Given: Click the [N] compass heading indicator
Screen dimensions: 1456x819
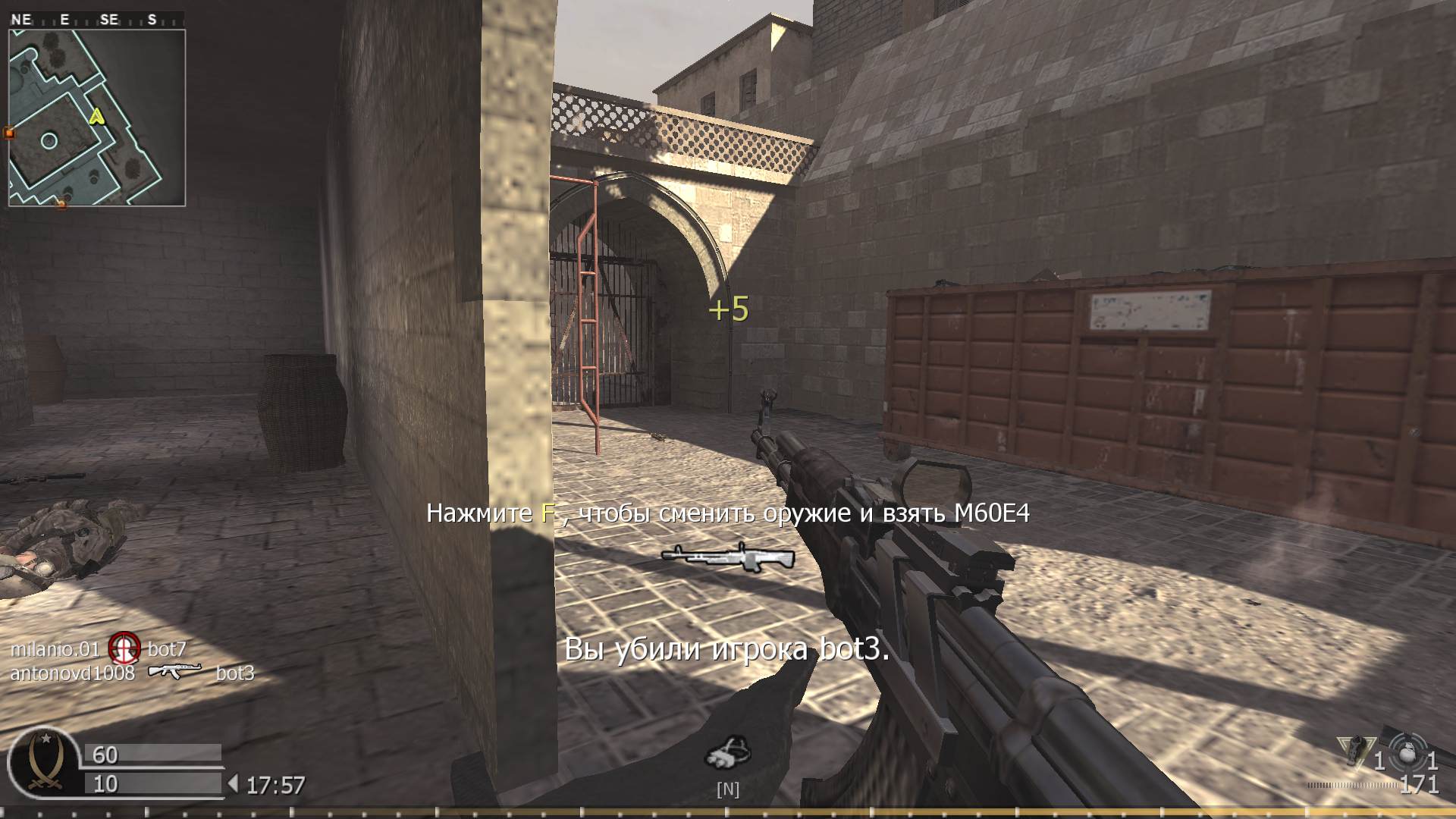Looking at the screenshot, I should coord(729,789).
